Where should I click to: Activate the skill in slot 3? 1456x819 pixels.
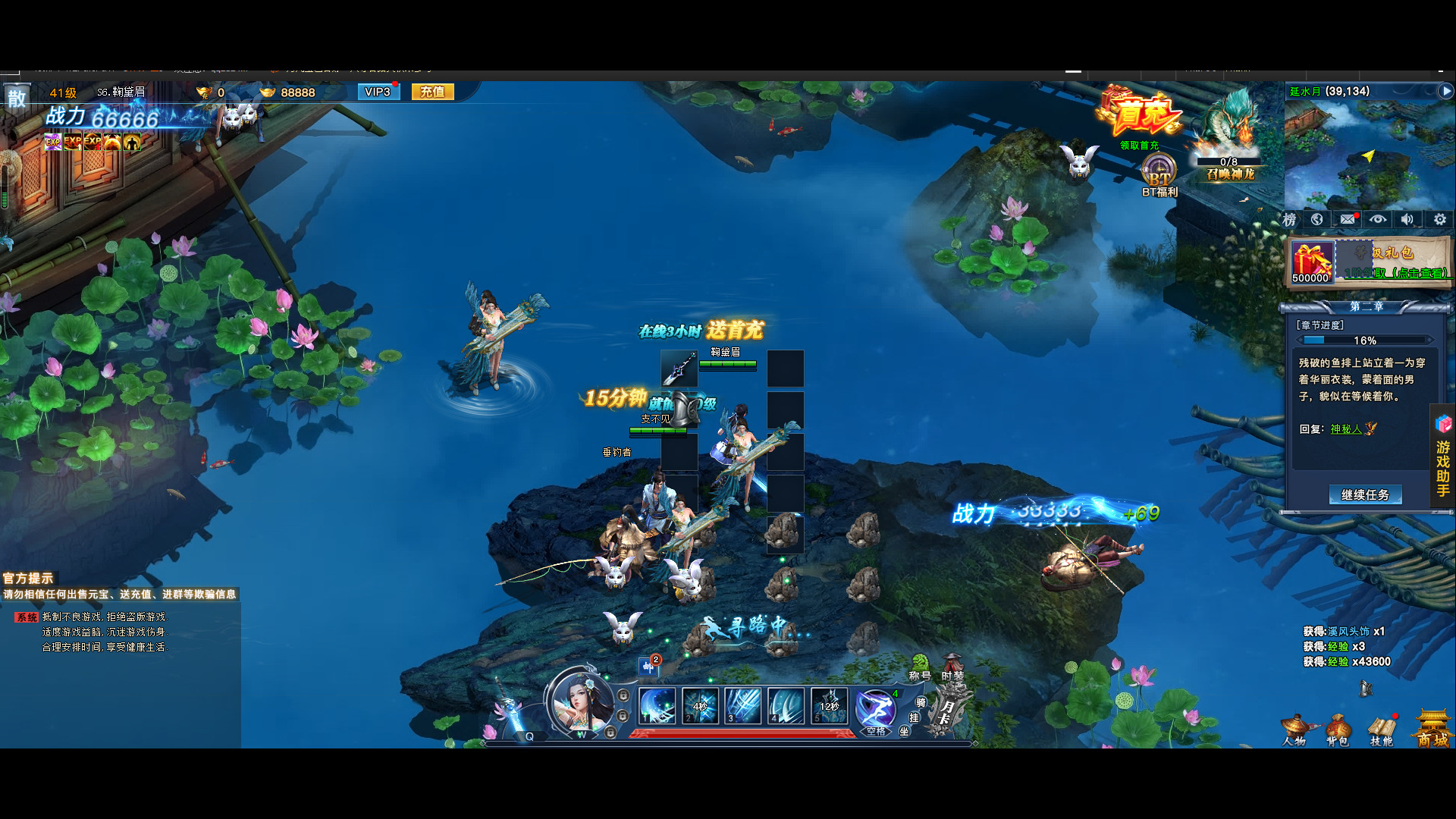[x=743, y=706]
